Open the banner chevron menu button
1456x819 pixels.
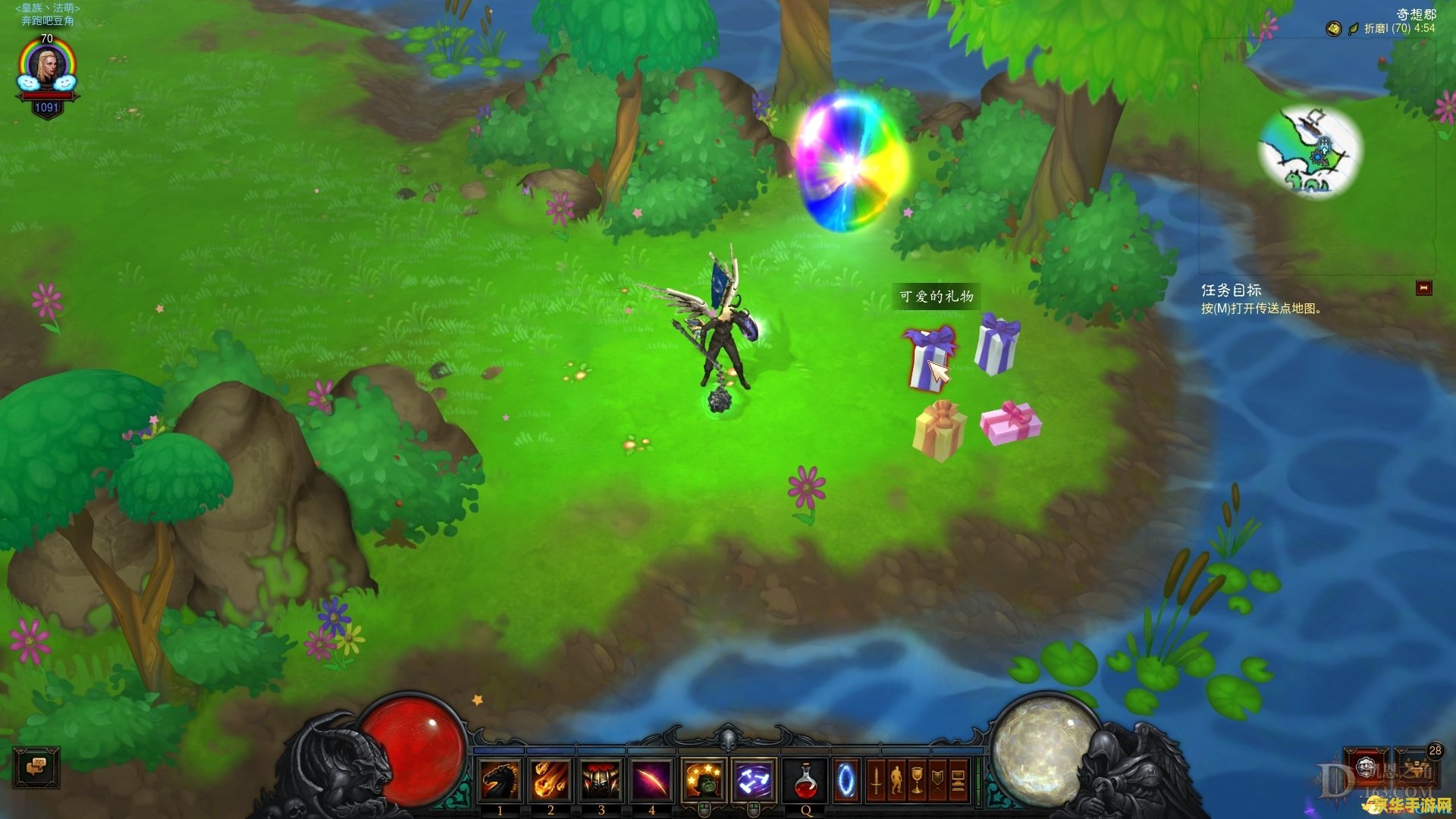(937, 780)
